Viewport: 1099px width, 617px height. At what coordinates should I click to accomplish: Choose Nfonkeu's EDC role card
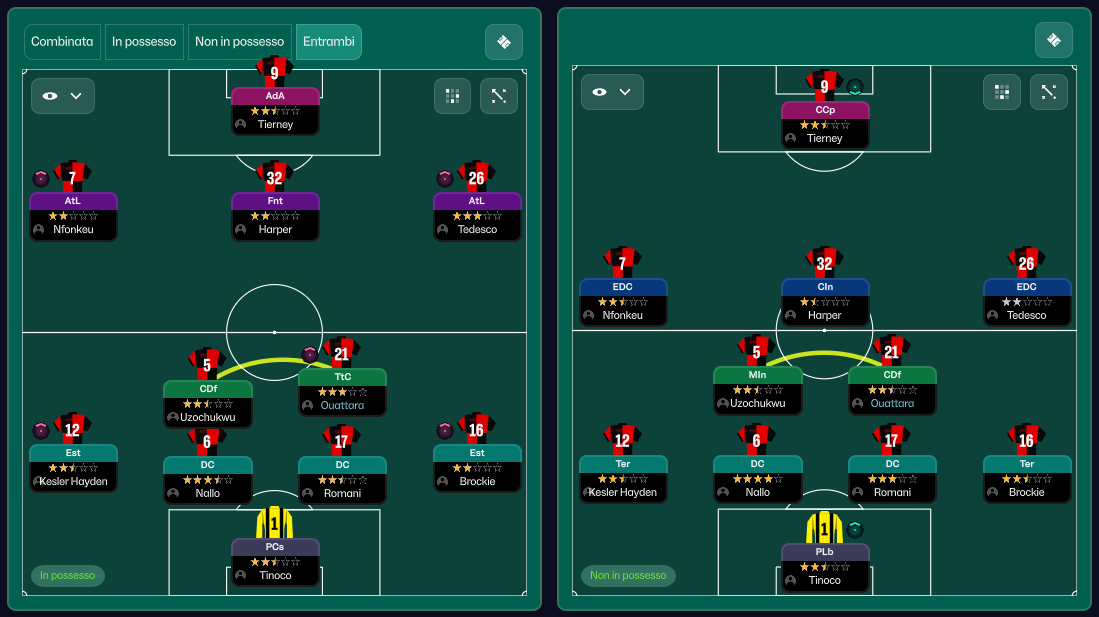[623, 302]
